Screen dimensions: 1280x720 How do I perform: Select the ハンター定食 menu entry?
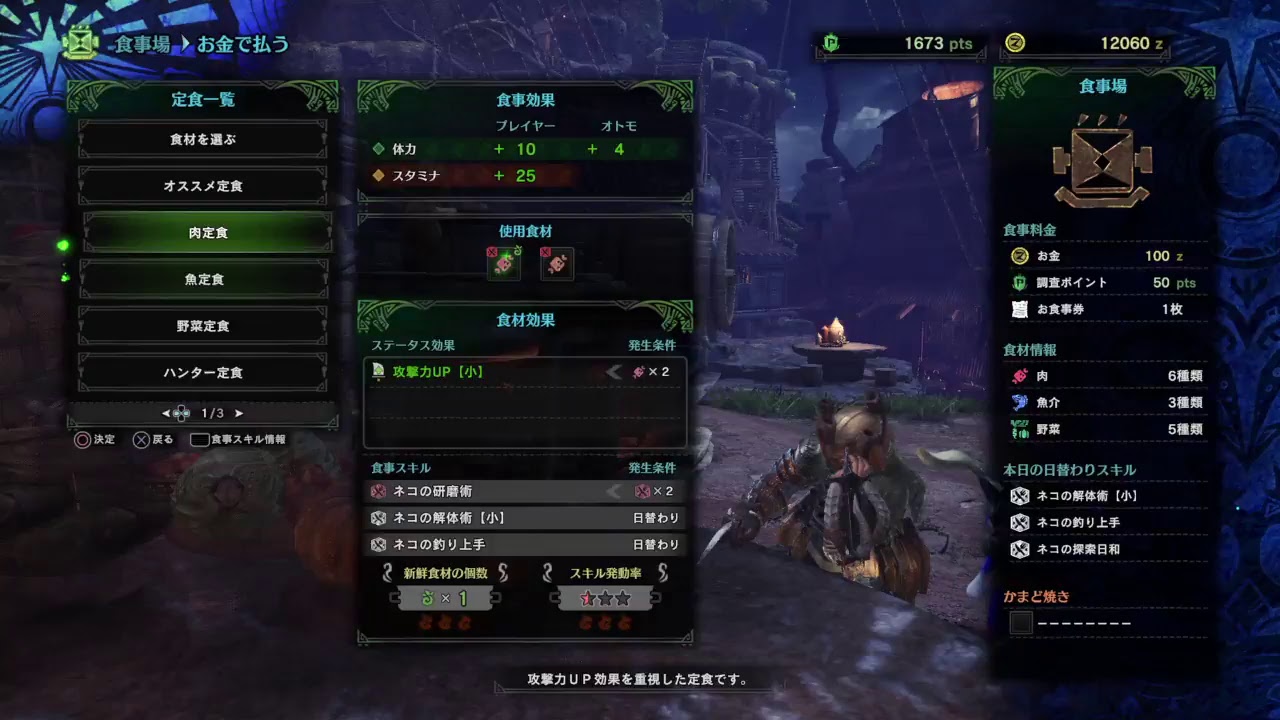point(203,372)
